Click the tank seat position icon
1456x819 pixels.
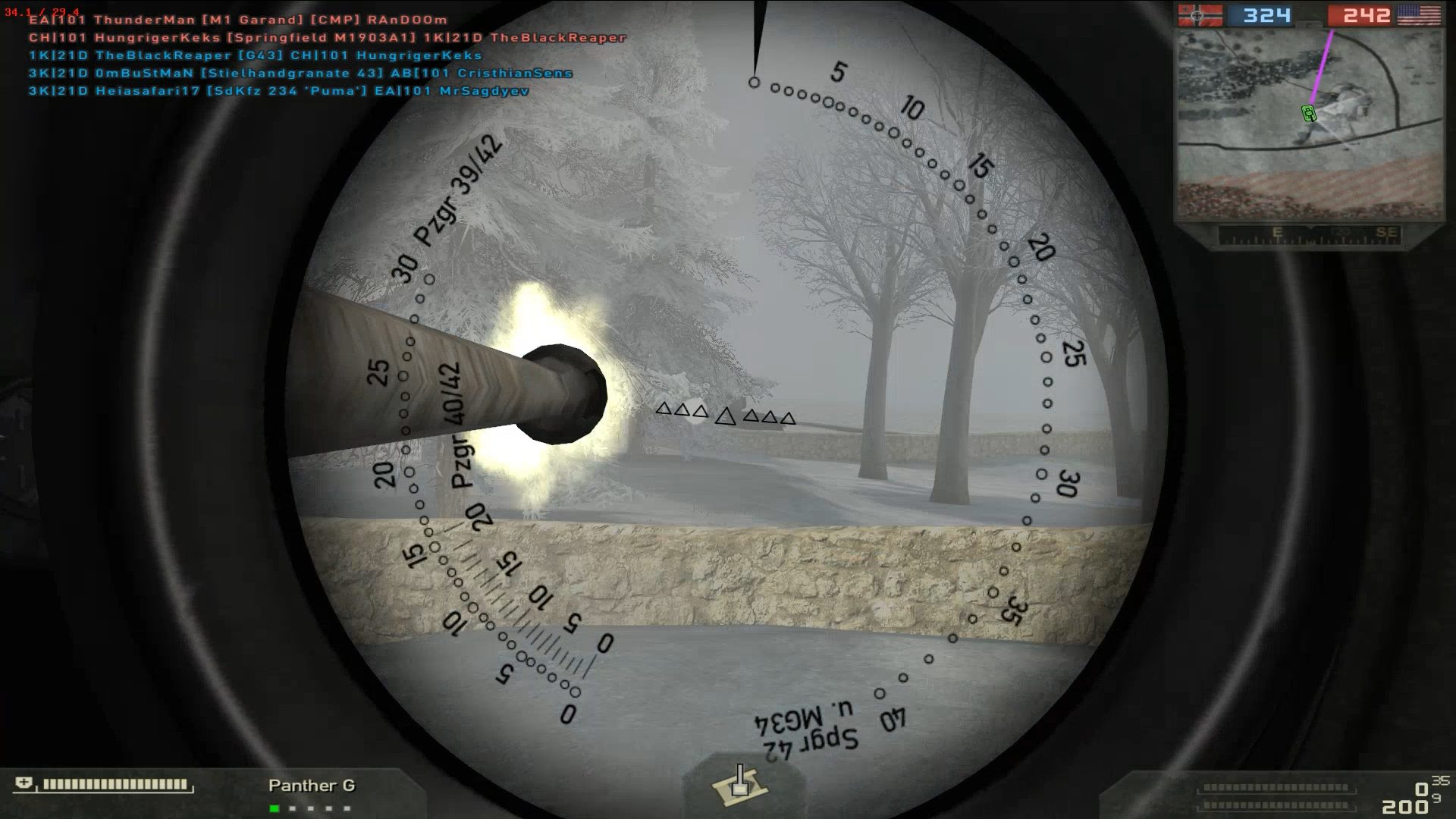(739, 785)
